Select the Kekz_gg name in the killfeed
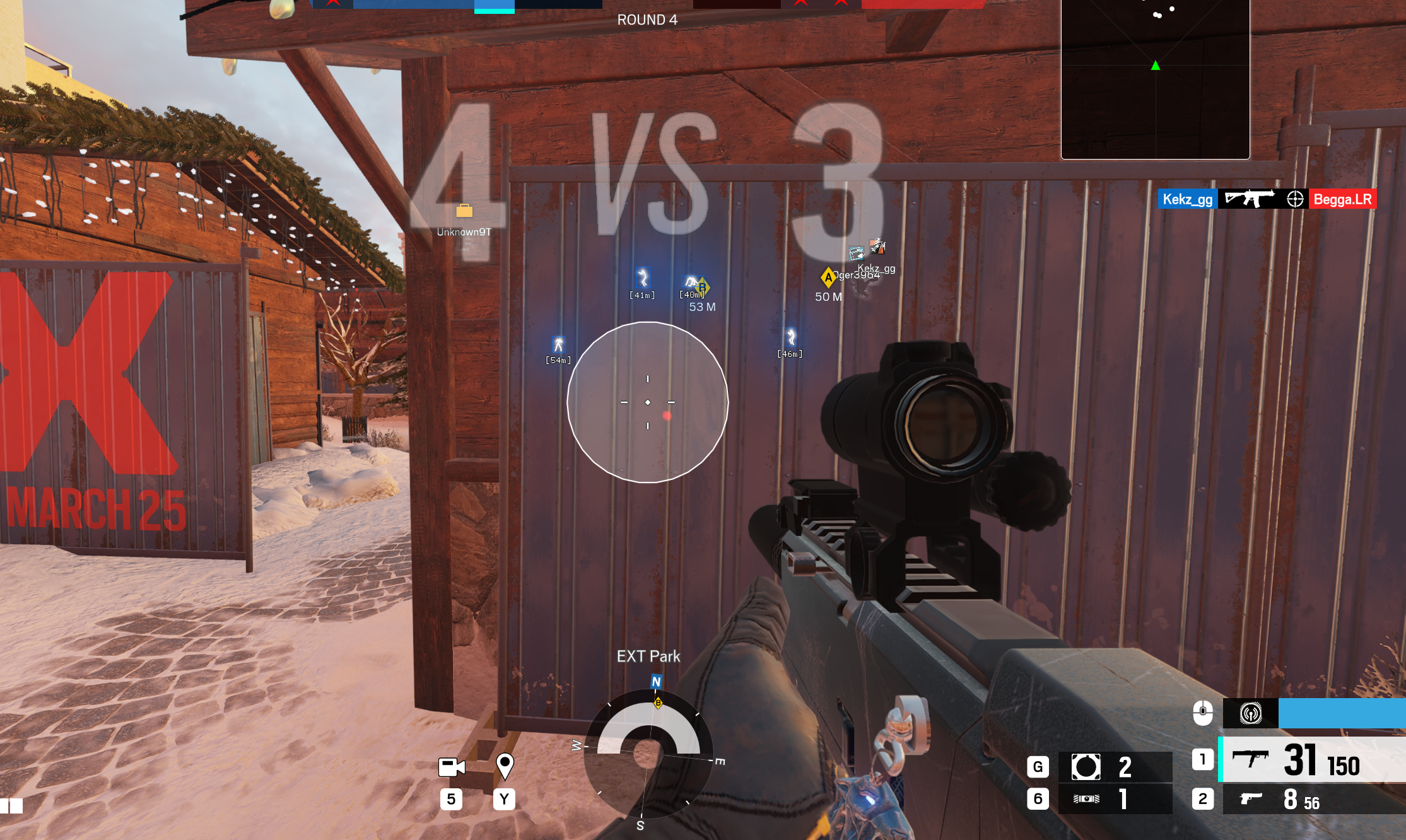 click(1188, 199)
